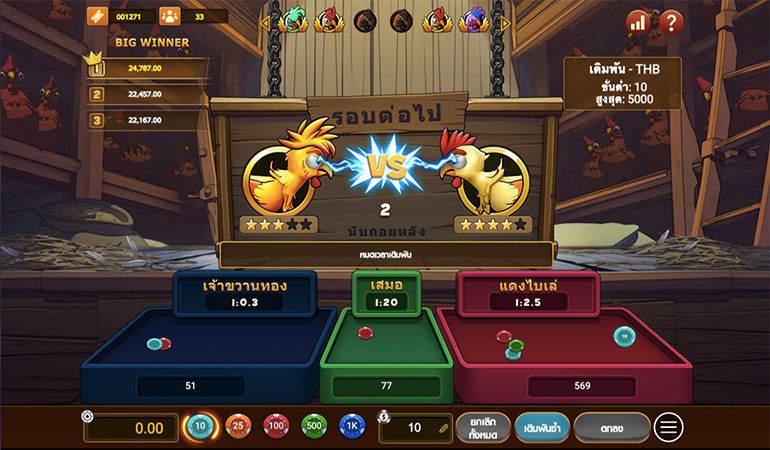This screenshot has height=450, width=770.
Task: Click the เดิมพันซ้ำ repeat bet button
Action: 543,428
